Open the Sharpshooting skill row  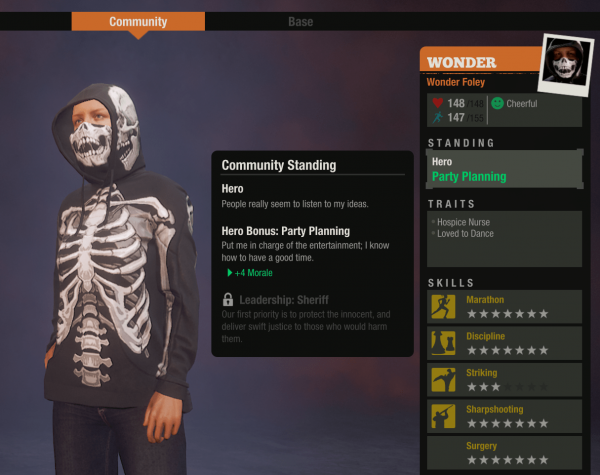click(x=504, y=416)
